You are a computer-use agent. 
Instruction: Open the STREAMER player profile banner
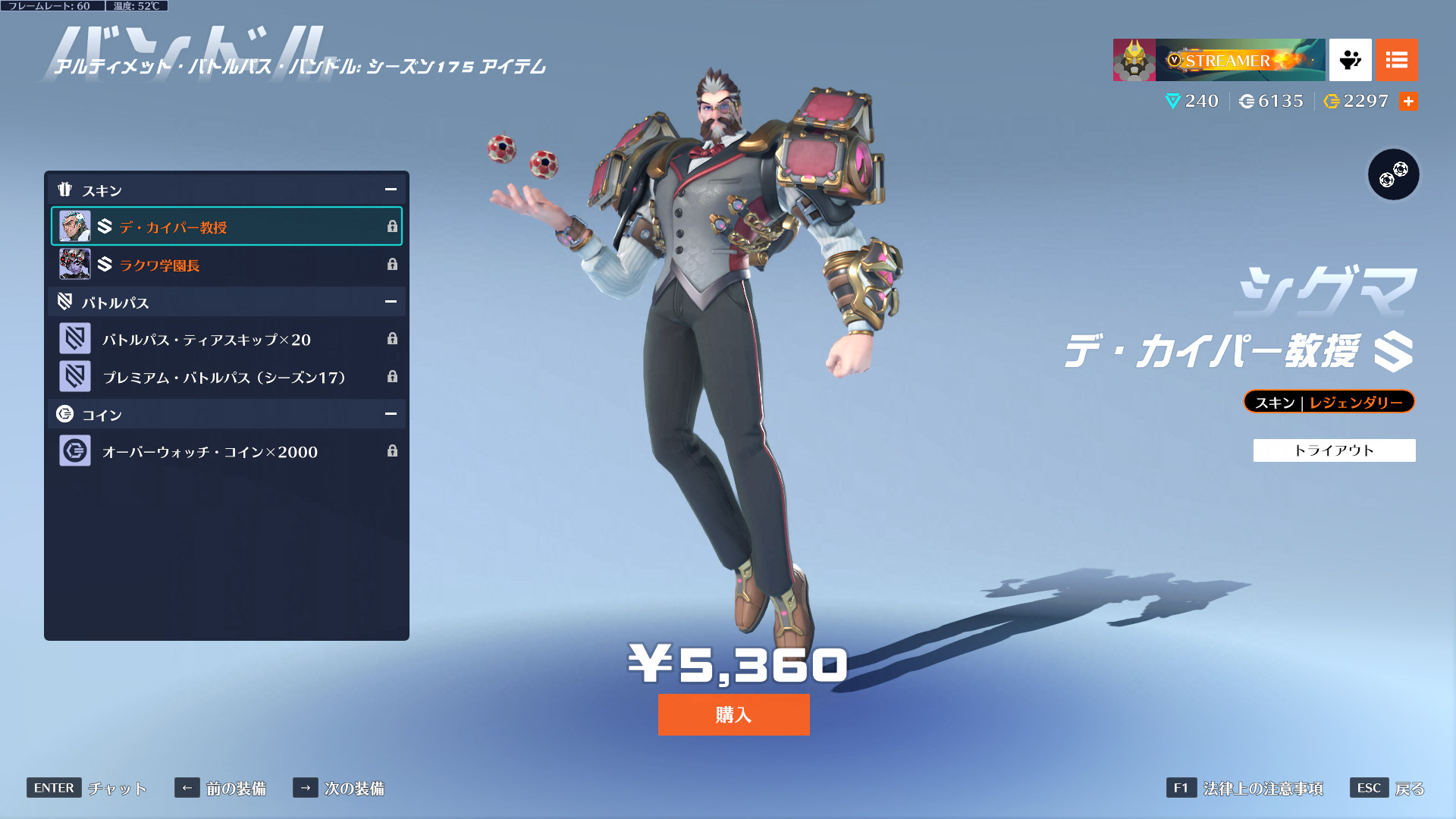click(x=1219, y=60)
